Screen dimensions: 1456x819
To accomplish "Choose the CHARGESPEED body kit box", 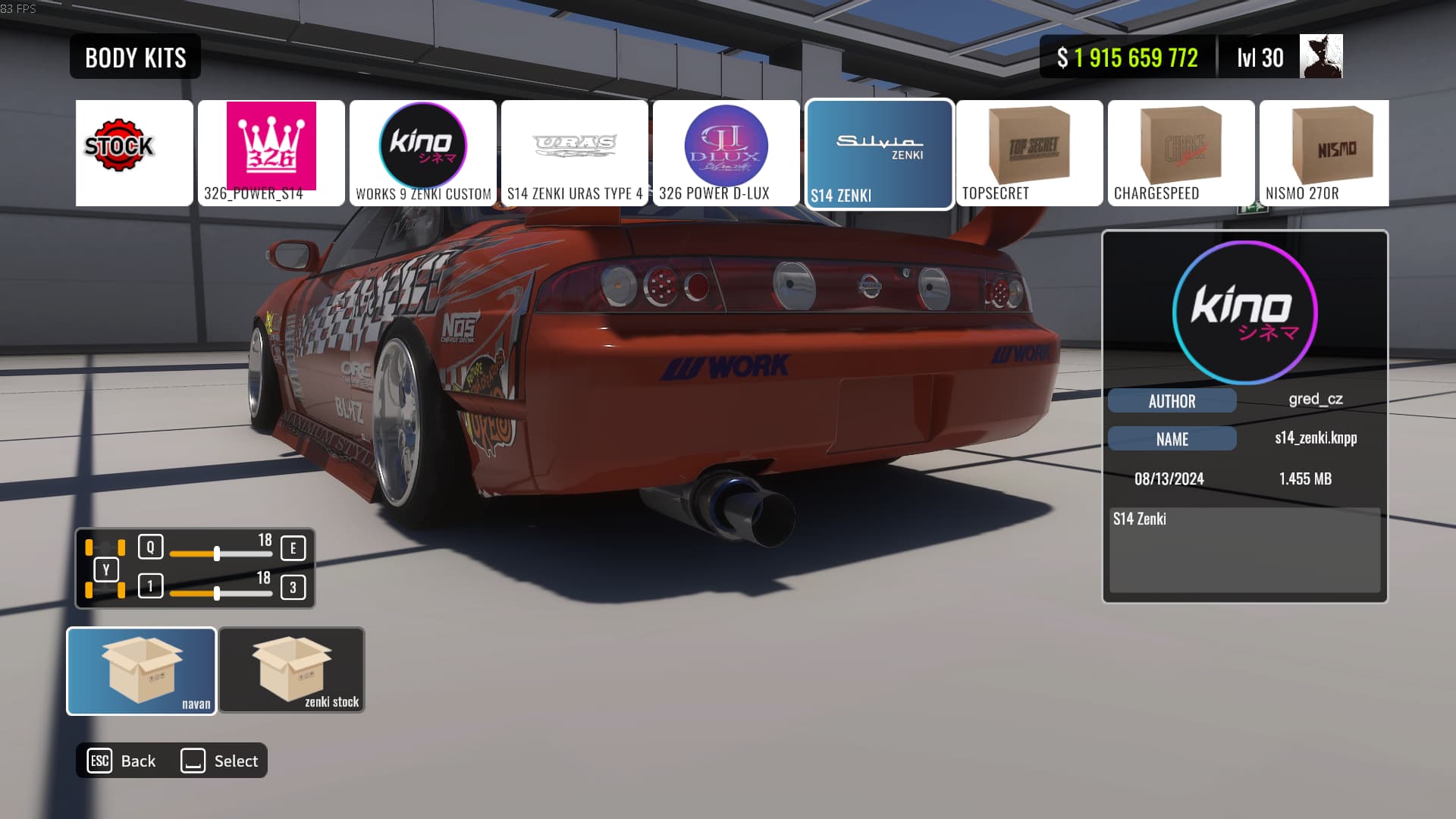I will pyautogui.click(x=1181, y=152).
